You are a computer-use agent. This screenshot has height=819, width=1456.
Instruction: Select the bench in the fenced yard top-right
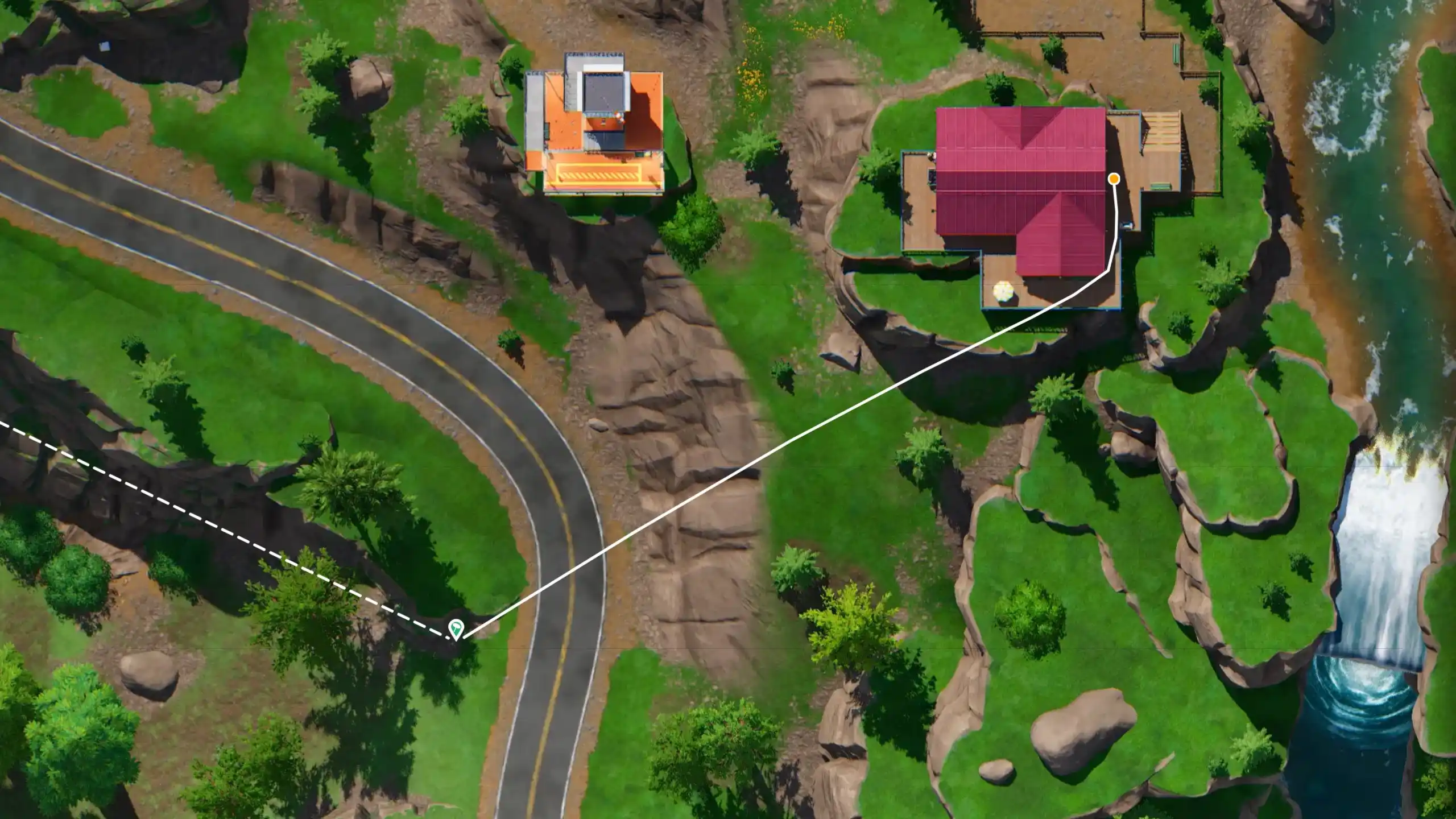[x=1176, y=56]
